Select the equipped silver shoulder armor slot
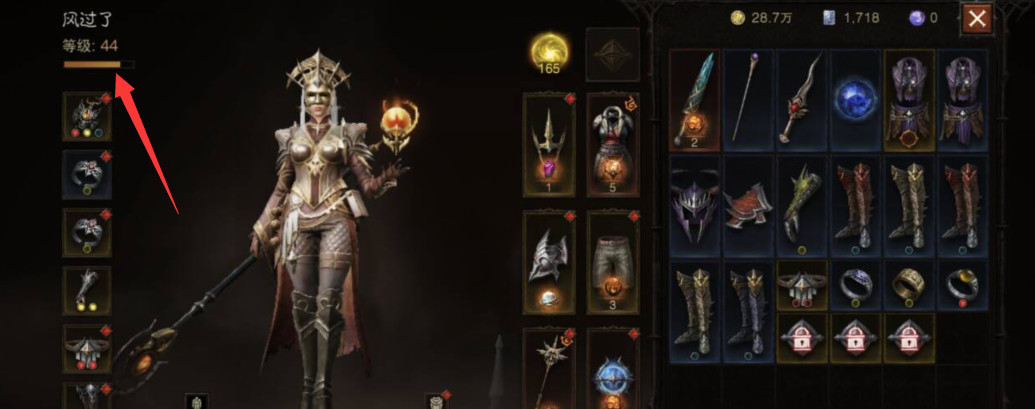Viewport: 1035px width, 409px height. 549,260
